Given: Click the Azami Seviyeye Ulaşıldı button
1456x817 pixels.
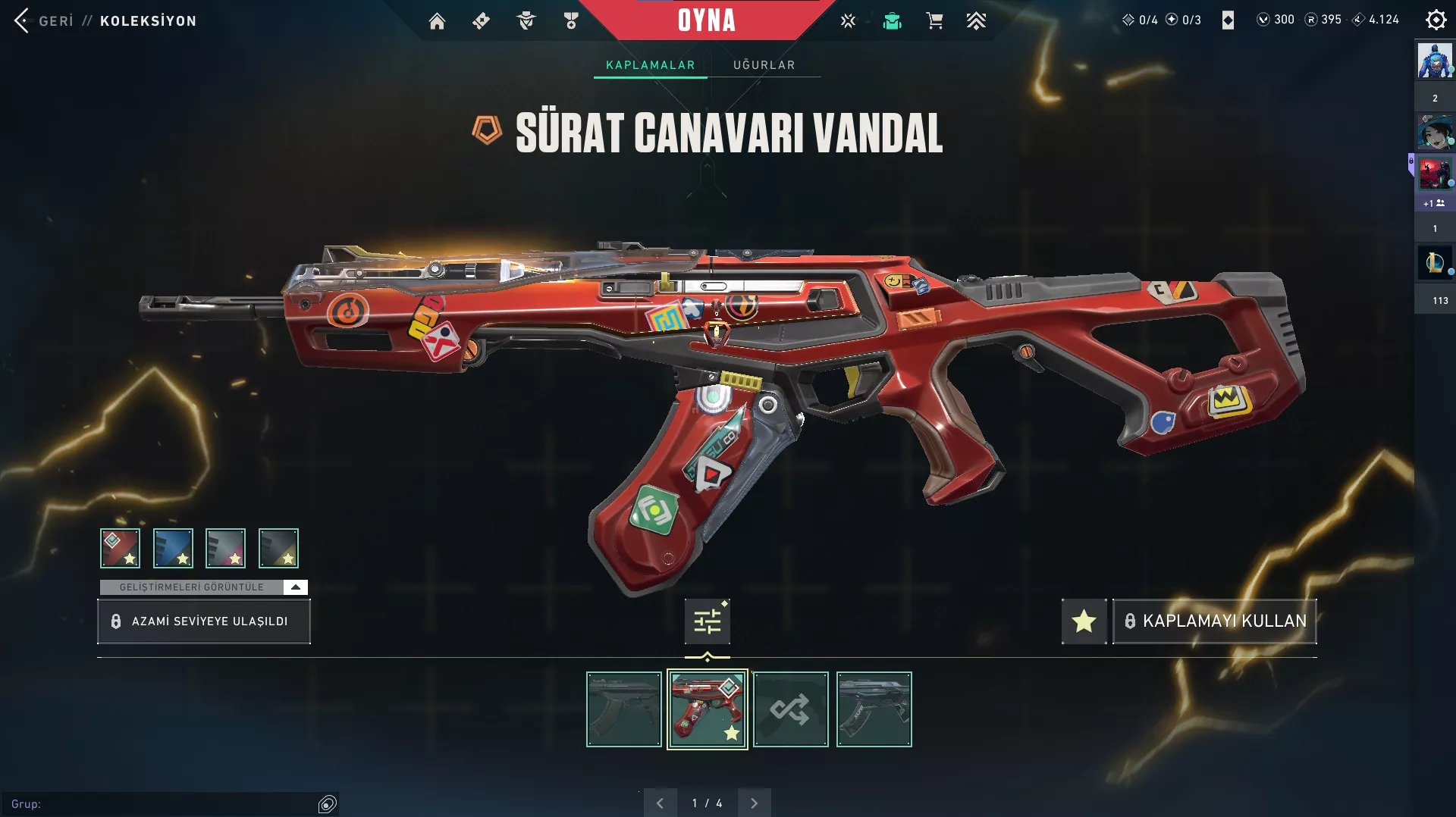Looking at the screenshot, I should coord(203,621).
